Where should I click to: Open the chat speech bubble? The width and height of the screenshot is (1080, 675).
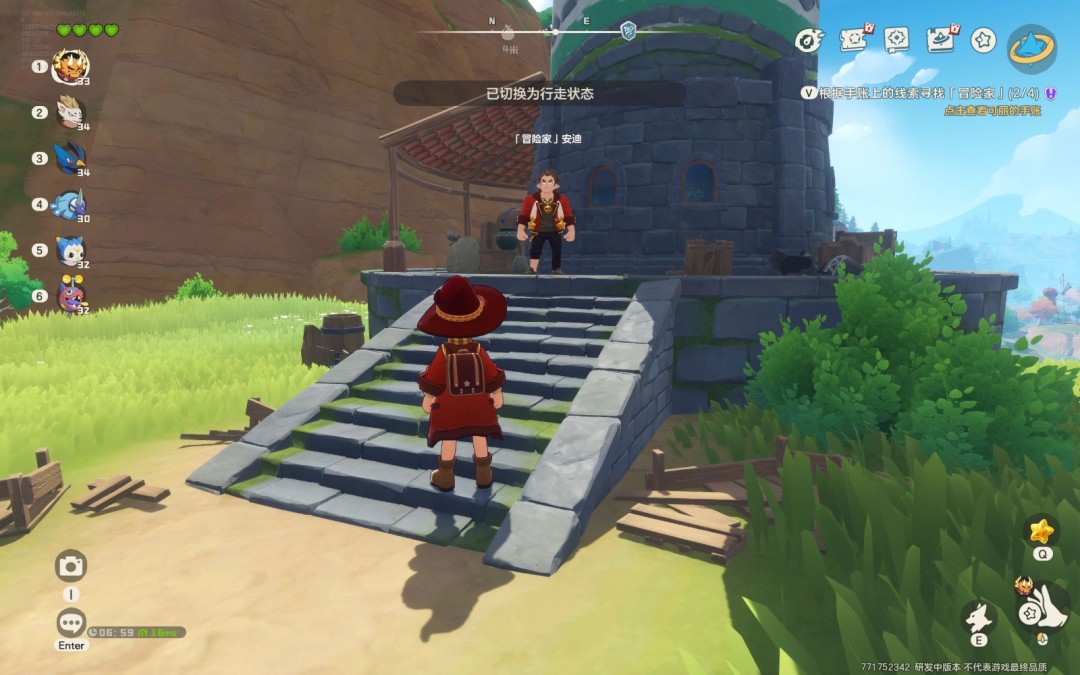(x=71, y=624)
